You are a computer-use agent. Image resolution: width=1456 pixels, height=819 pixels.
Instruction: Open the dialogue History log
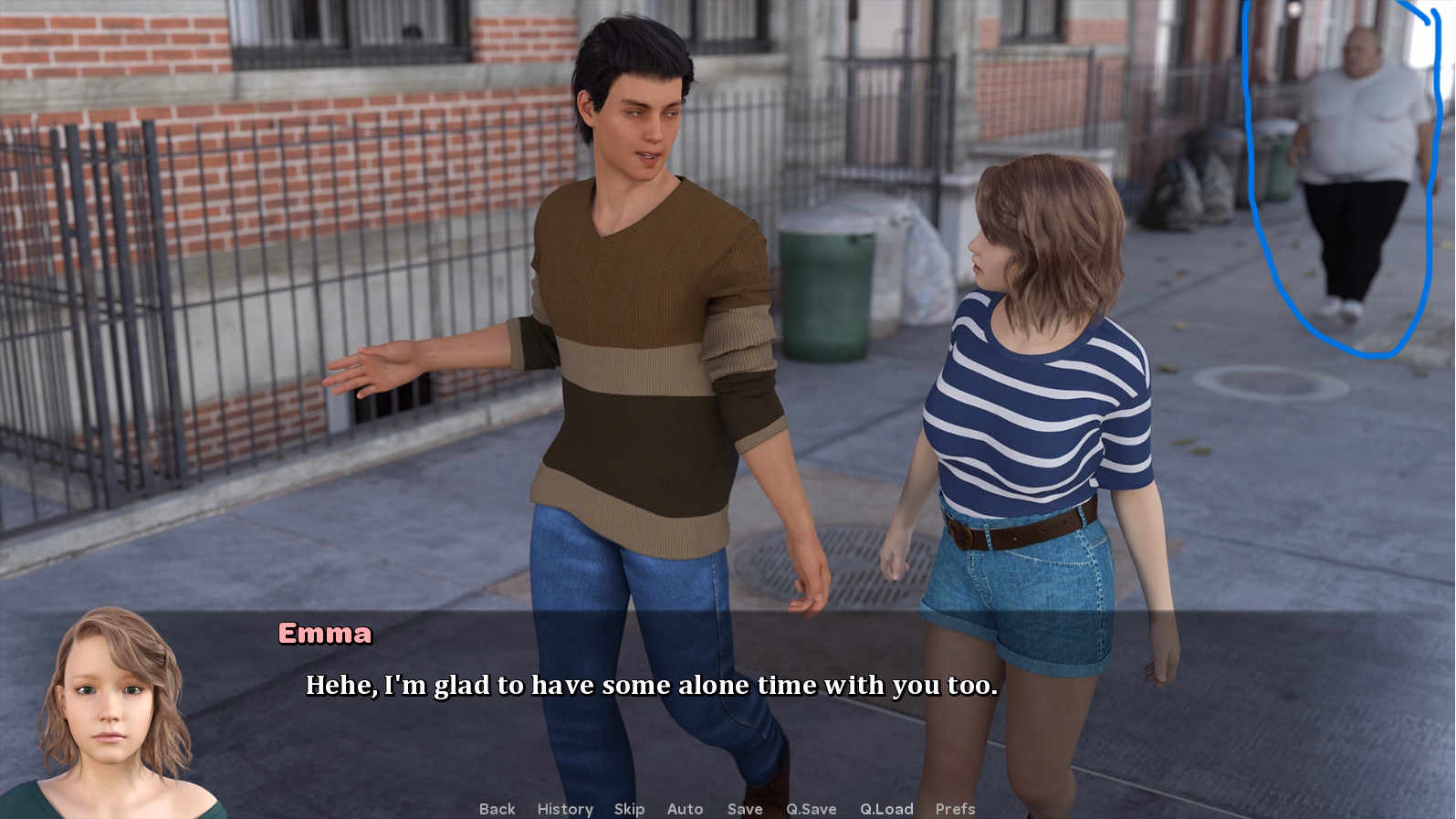[565, 809]
